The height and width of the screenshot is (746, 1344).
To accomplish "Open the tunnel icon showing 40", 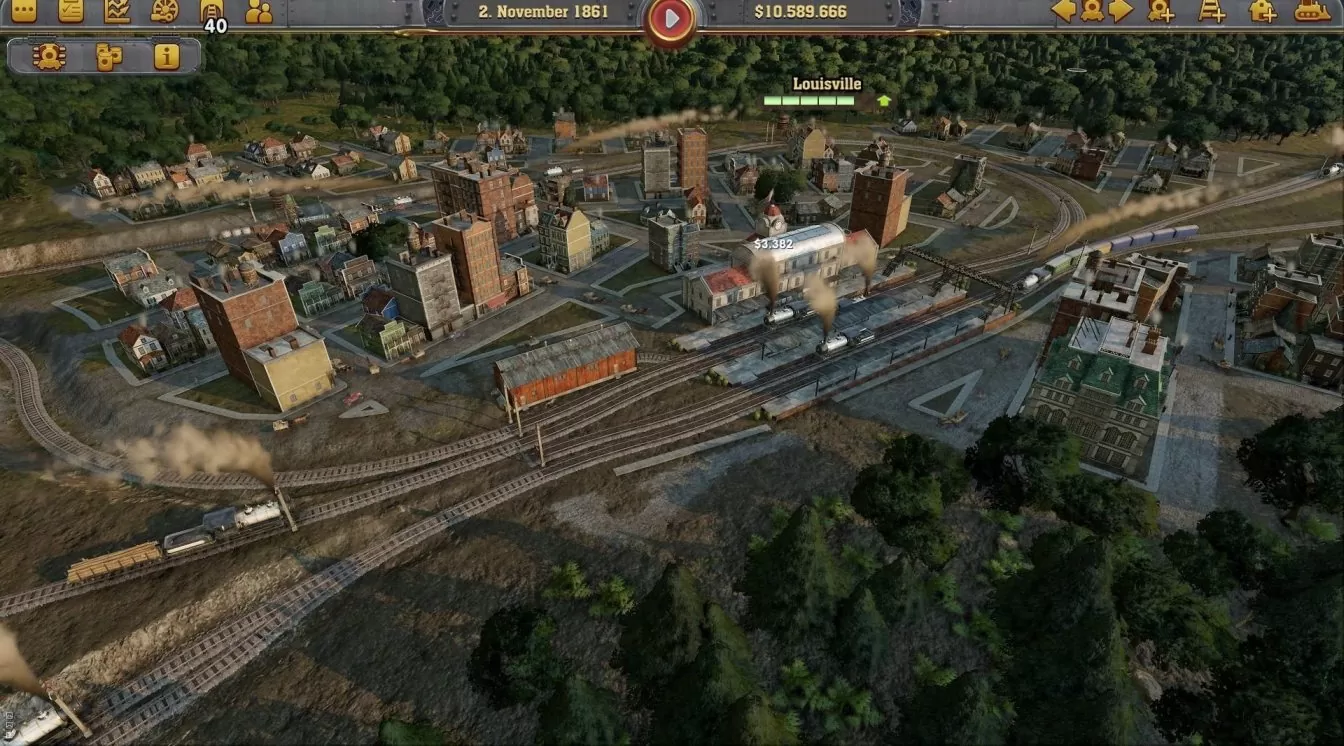I will 212,11.
